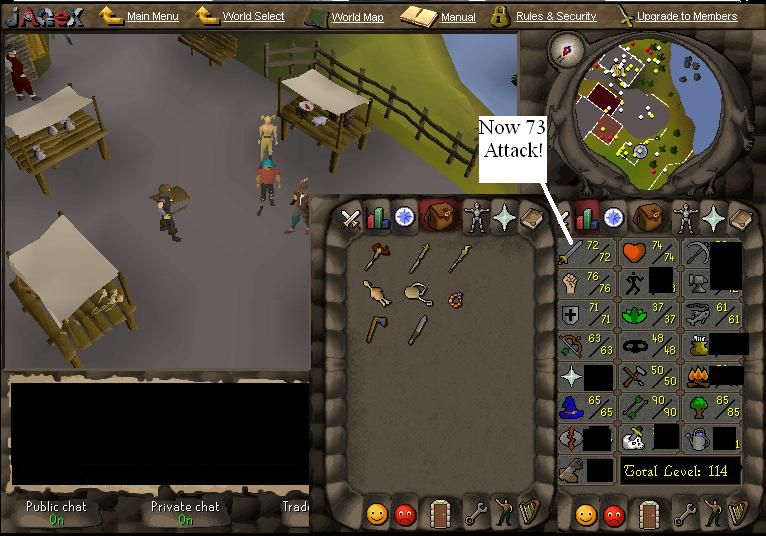Select the Strength fist skill
766x536 pixels.
tap(585, 284)
